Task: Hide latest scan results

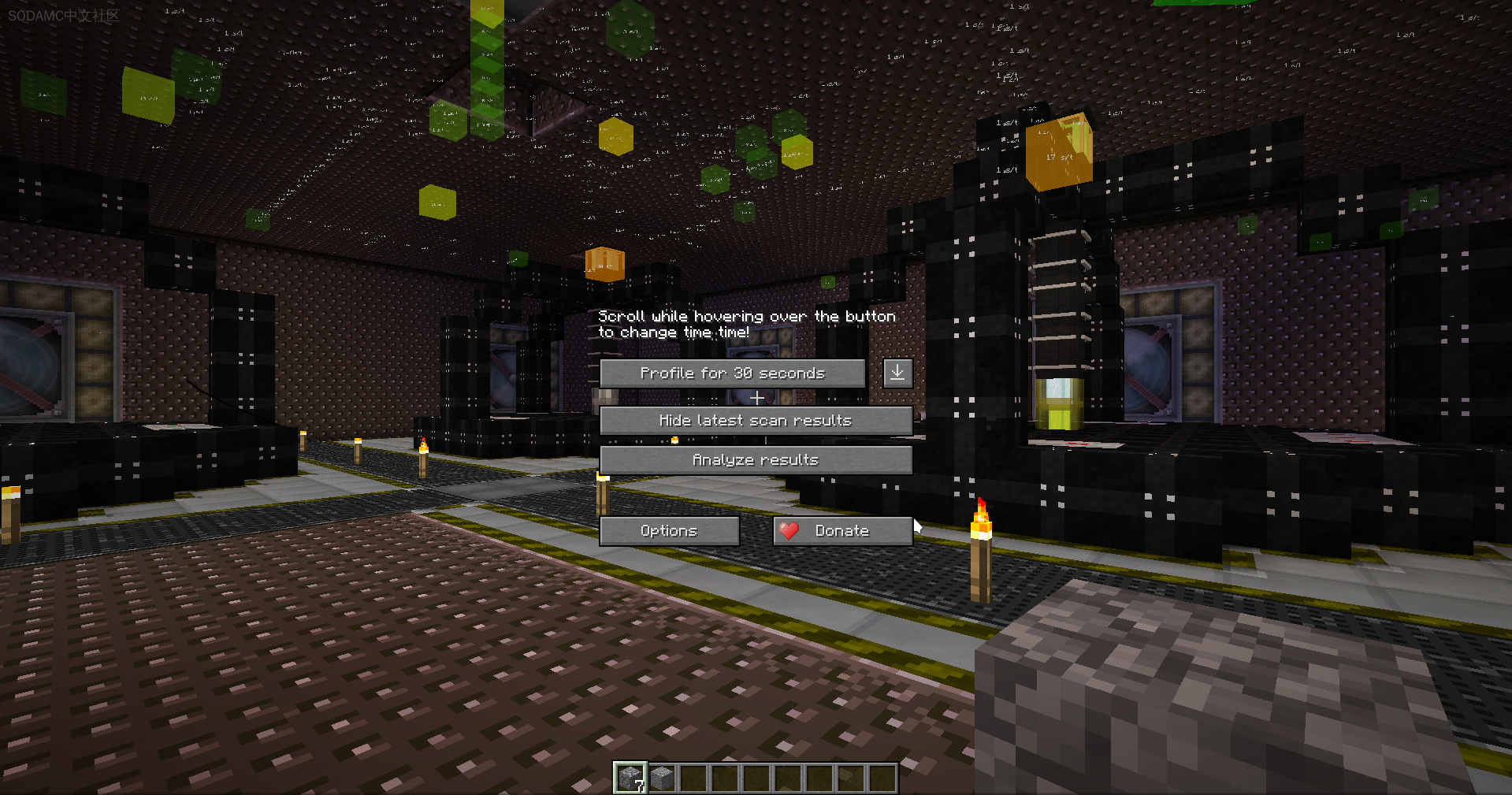Action: (x=756, y=421)
